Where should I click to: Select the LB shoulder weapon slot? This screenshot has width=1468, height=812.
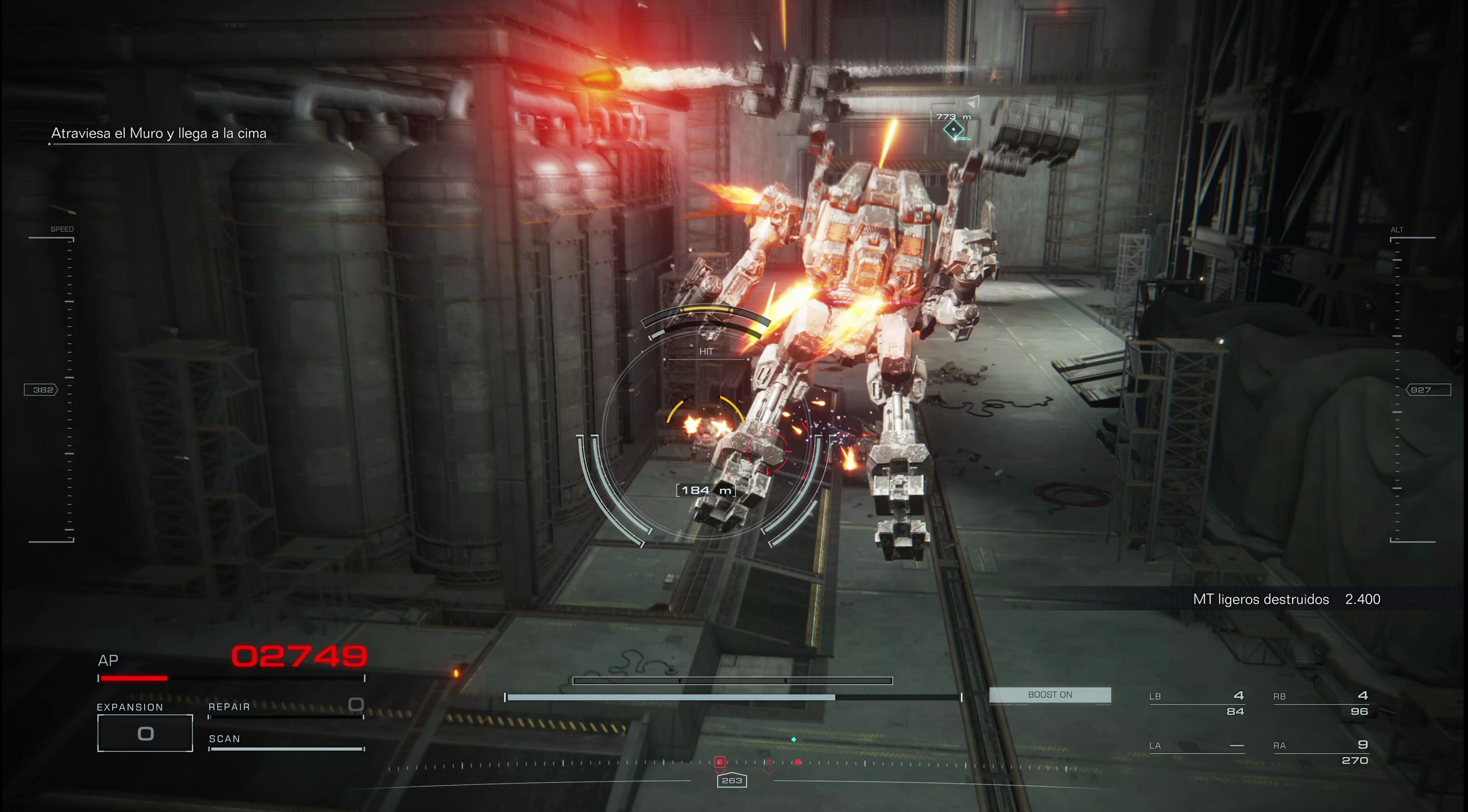tap(1196, 703)
